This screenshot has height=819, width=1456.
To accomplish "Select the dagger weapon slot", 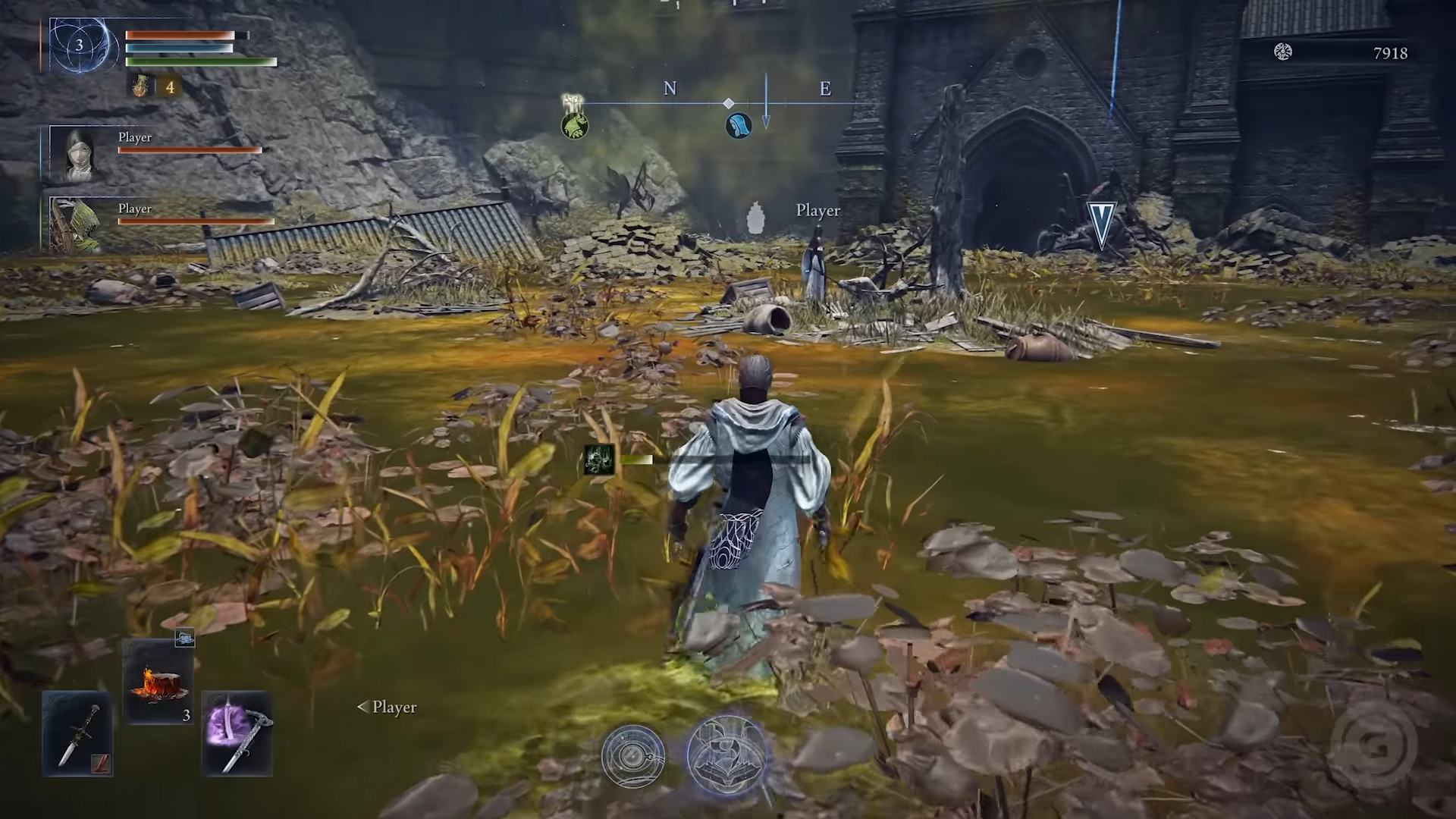I will 77,733.
